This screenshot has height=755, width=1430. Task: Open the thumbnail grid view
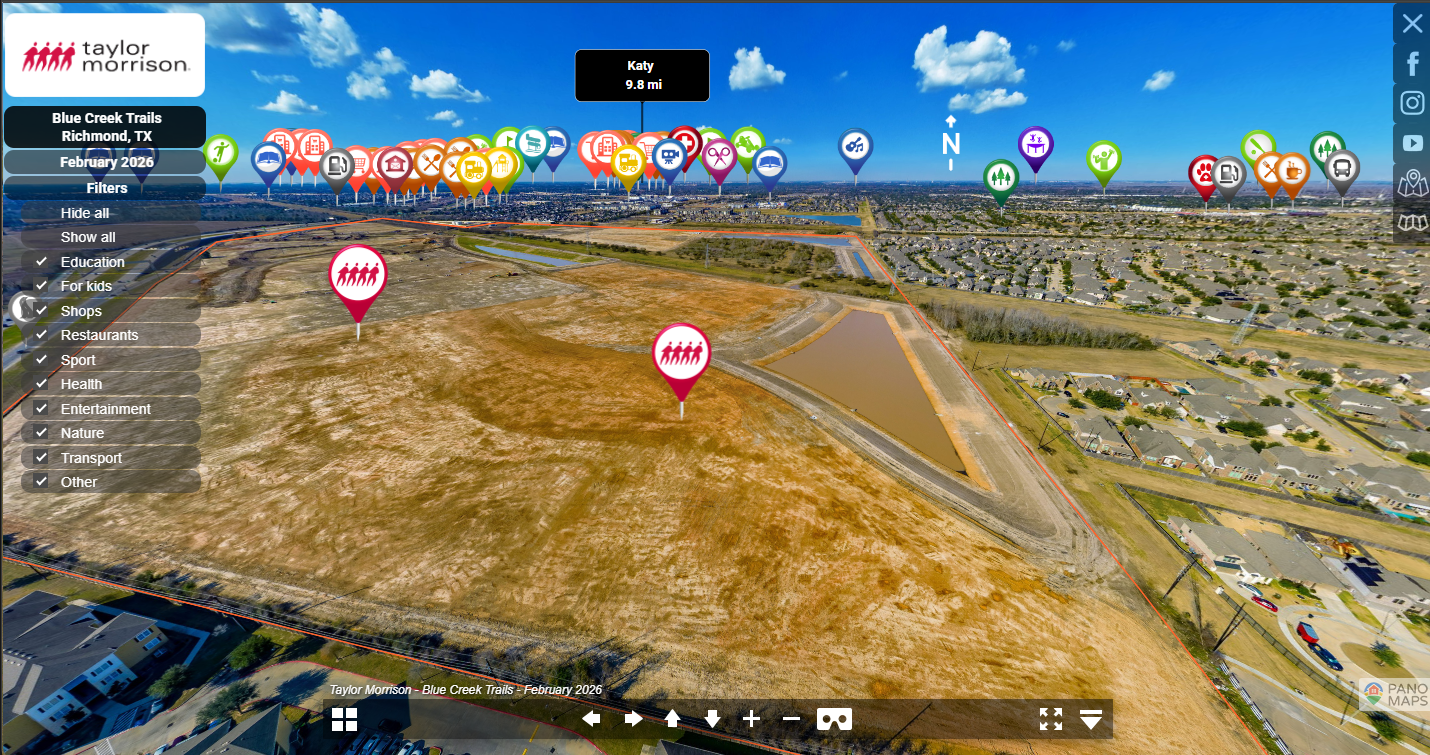click(345, 719)
